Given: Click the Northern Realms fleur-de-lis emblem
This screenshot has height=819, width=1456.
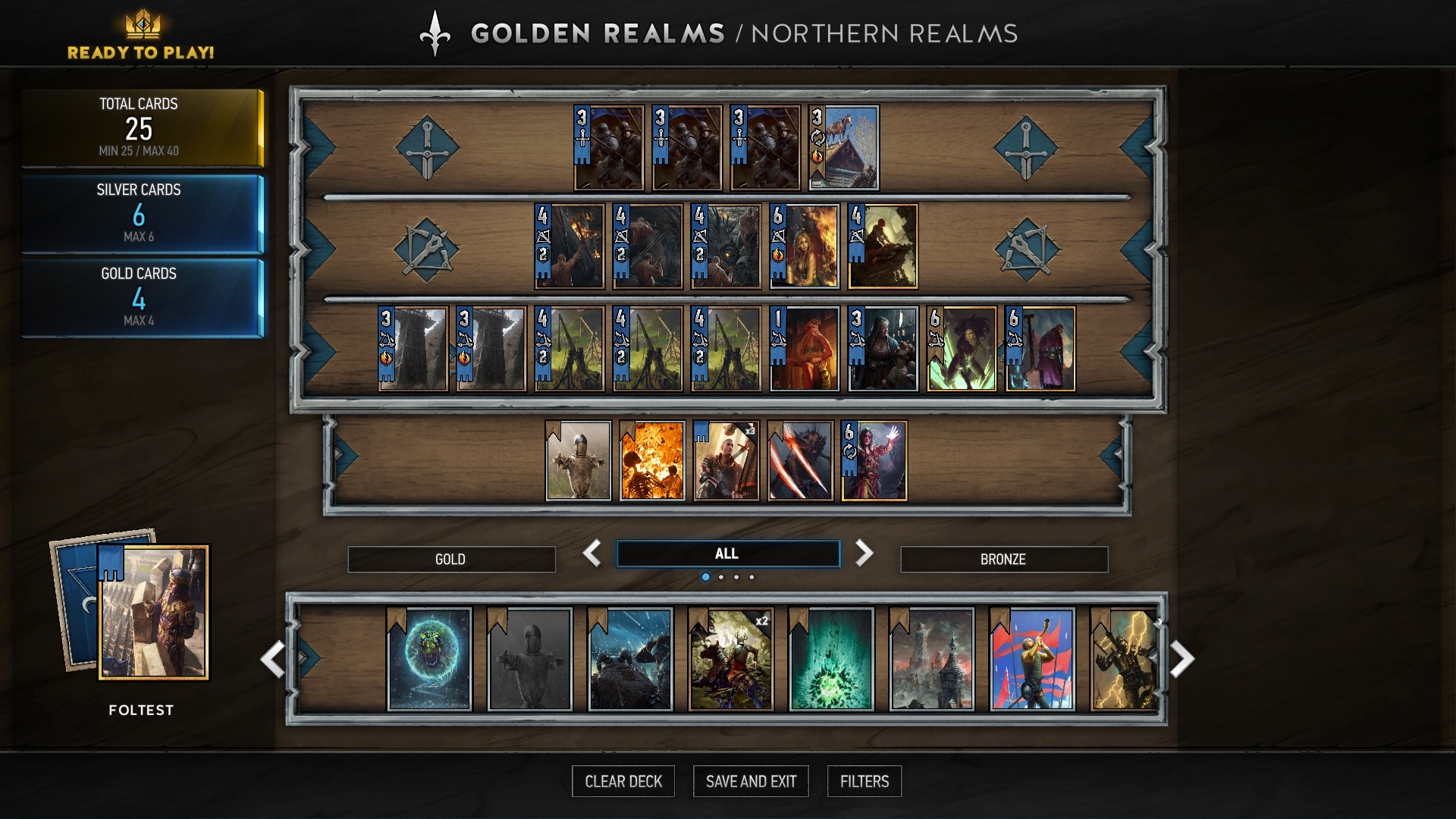Looking at the screenshot, I should click(435, 32).
